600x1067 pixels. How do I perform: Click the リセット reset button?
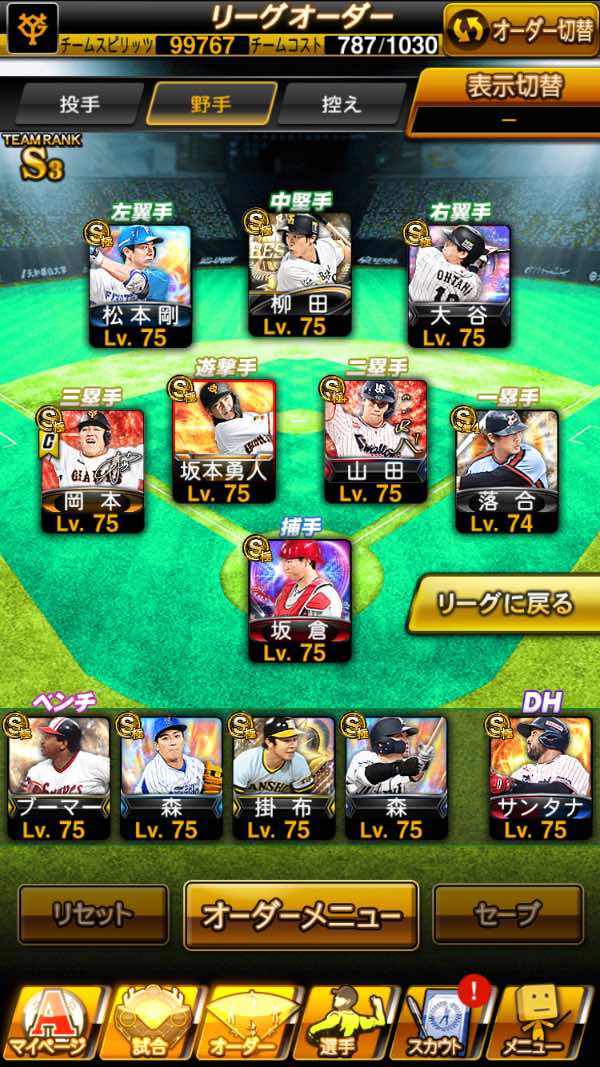[93, 914]
